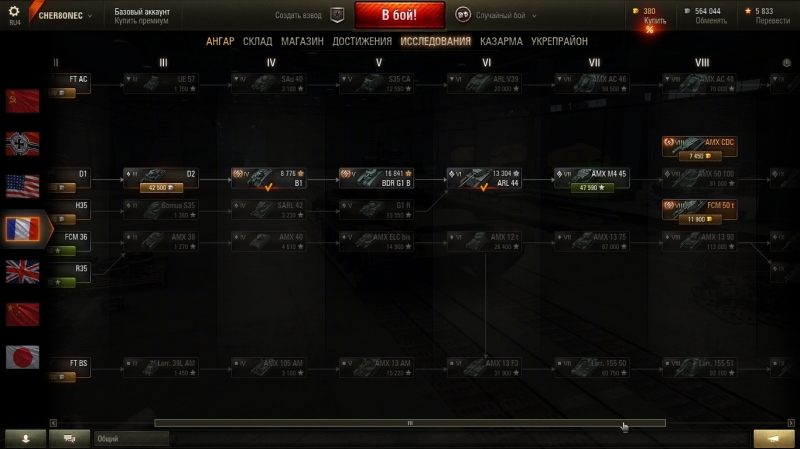The image size is (800, 449).
Task: Open the КАЗАРМА tab
Action: [x=500, y=41]
